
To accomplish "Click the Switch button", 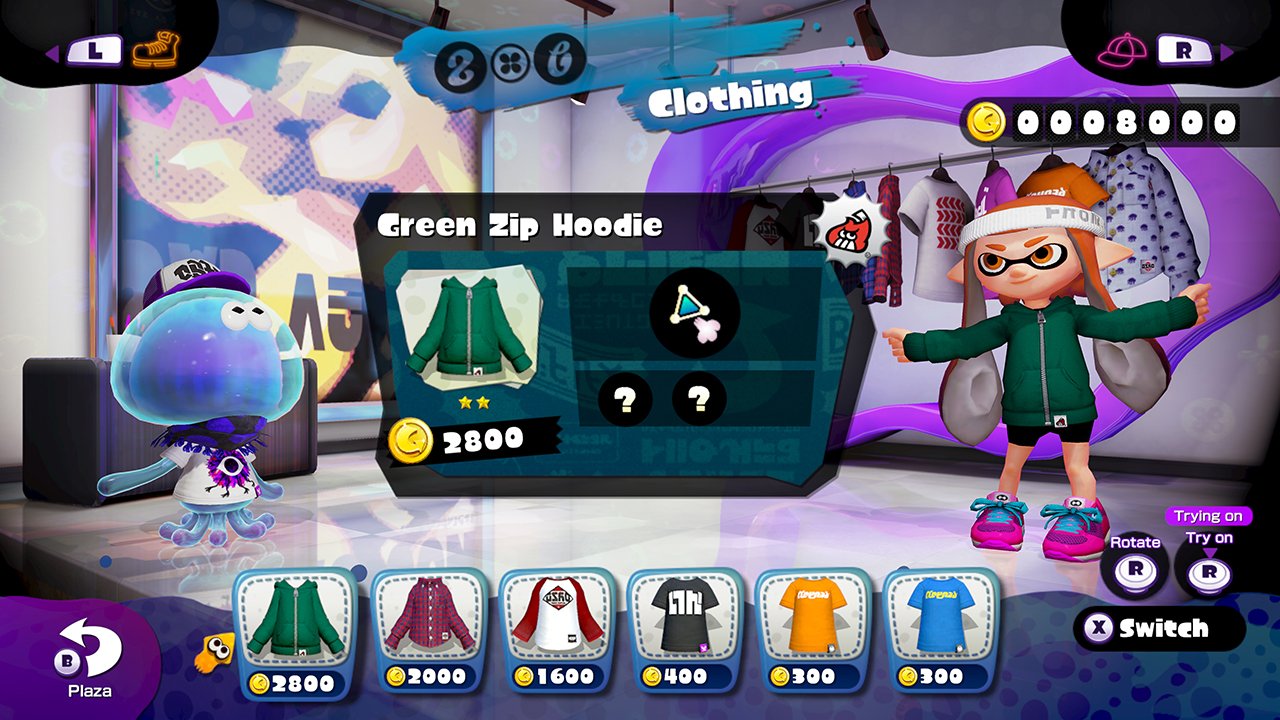I will (x=1159, y=628).
